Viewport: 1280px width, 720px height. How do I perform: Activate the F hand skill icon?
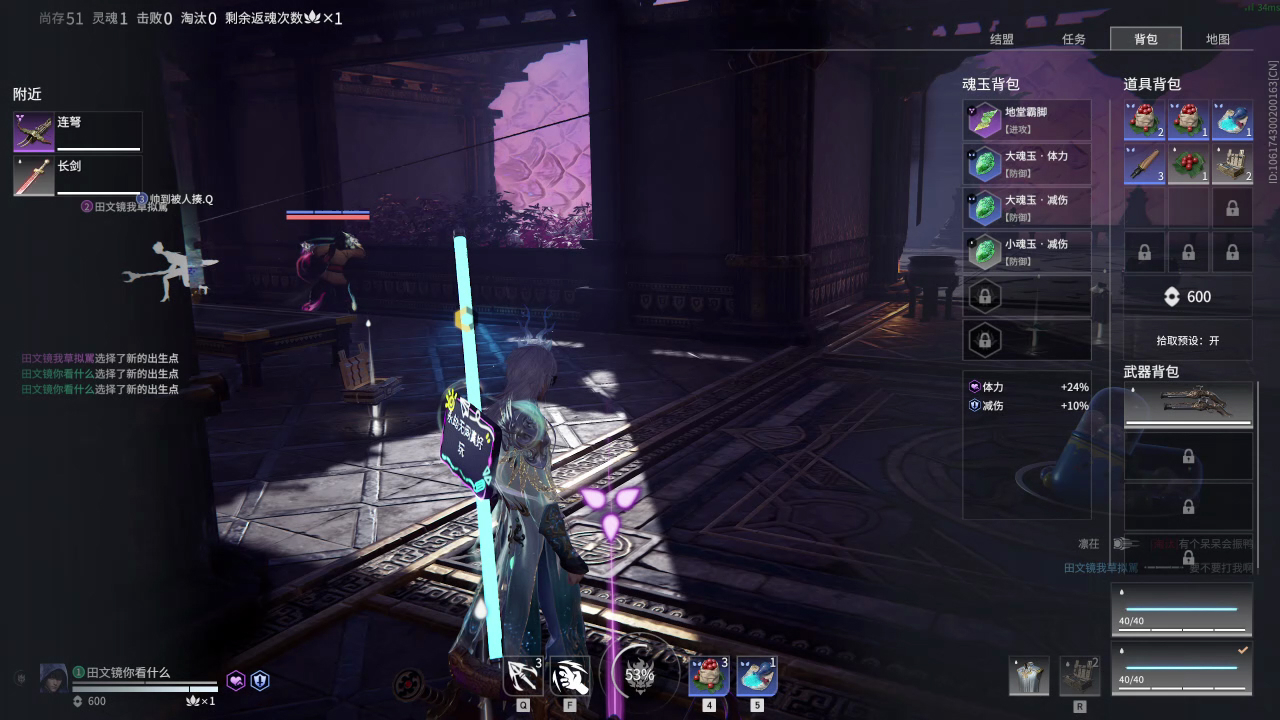click(570, 677)
